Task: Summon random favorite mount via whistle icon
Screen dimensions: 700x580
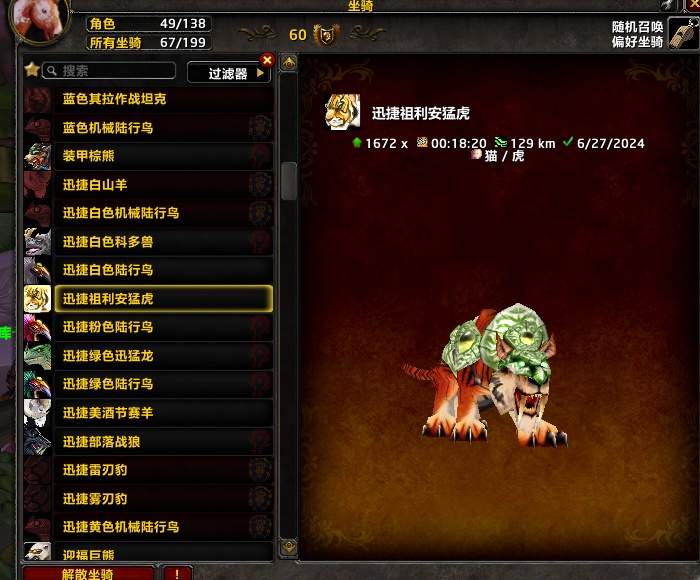Action: tap(682, 33)
